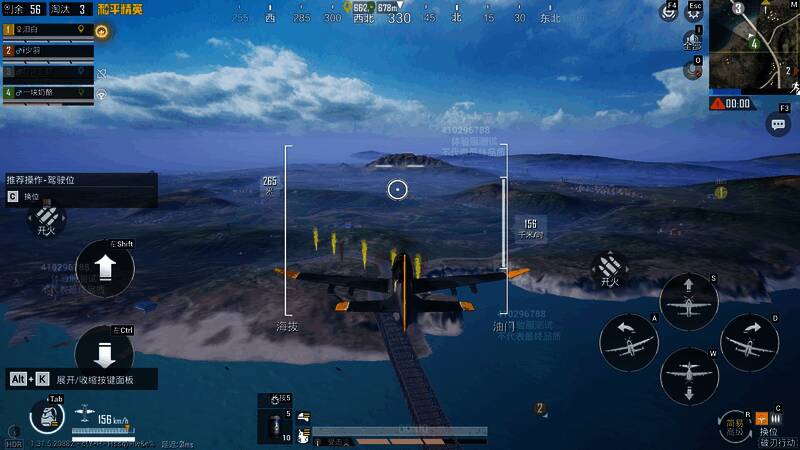The height and width of the screenshot is (450, 800).
Task: Pitch the plane down with the down-arrow plane control
Action: coord(689,375)
